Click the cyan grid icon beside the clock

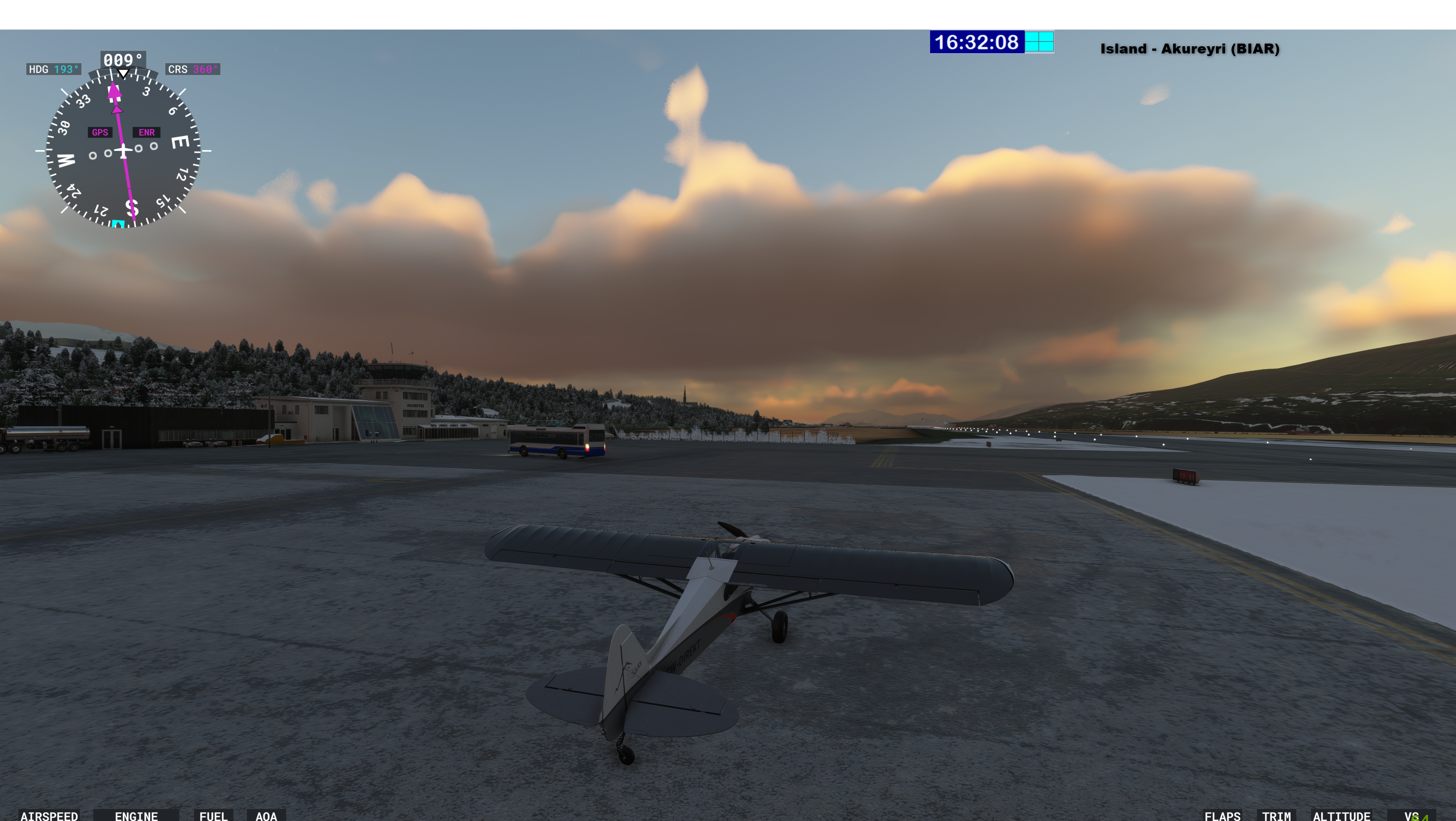[1039, 42]
